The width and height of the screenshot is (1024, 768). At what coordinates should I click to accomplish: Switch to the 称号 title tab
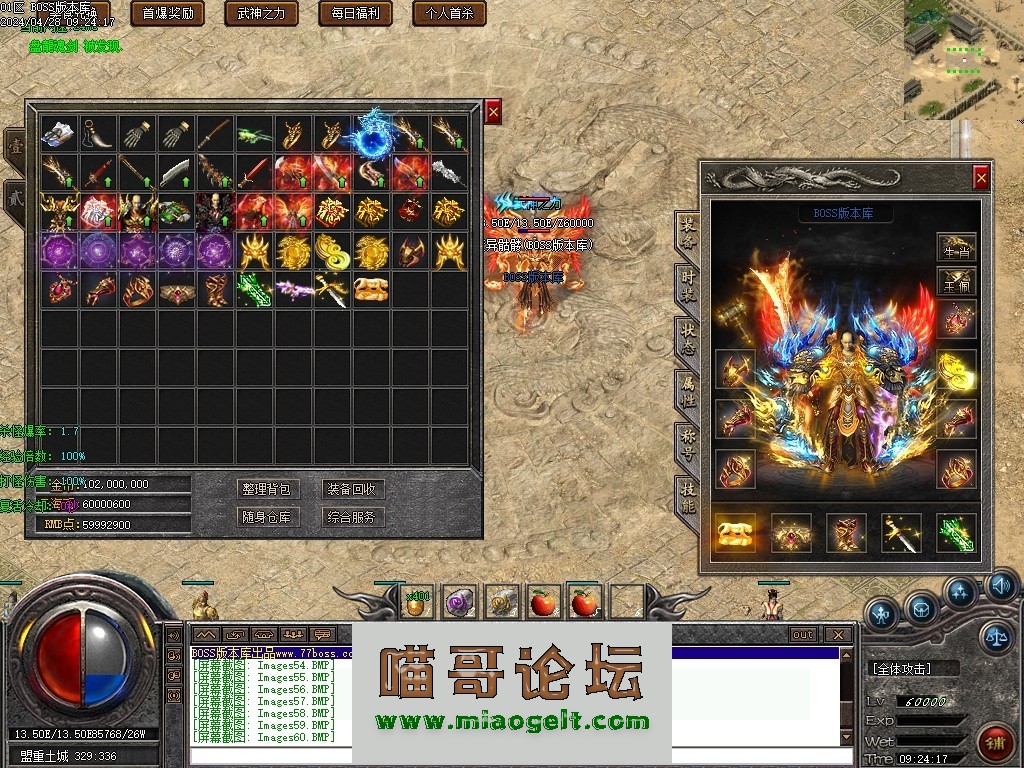(688, 440)
